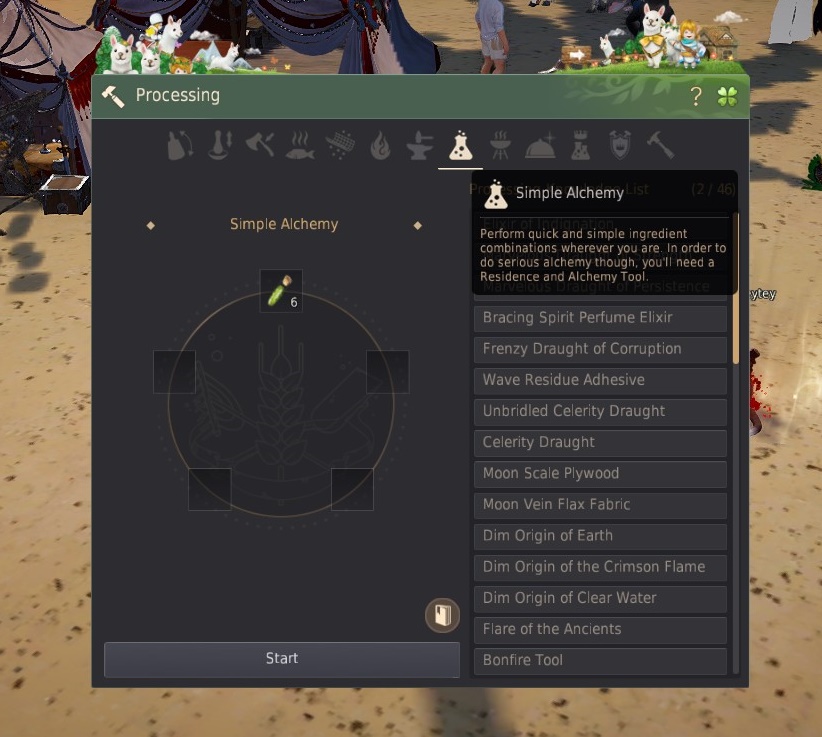Screen dimensions: 822x737
Task: Select the green ingredient slot showing 6
Action: [x=280, y=291]
